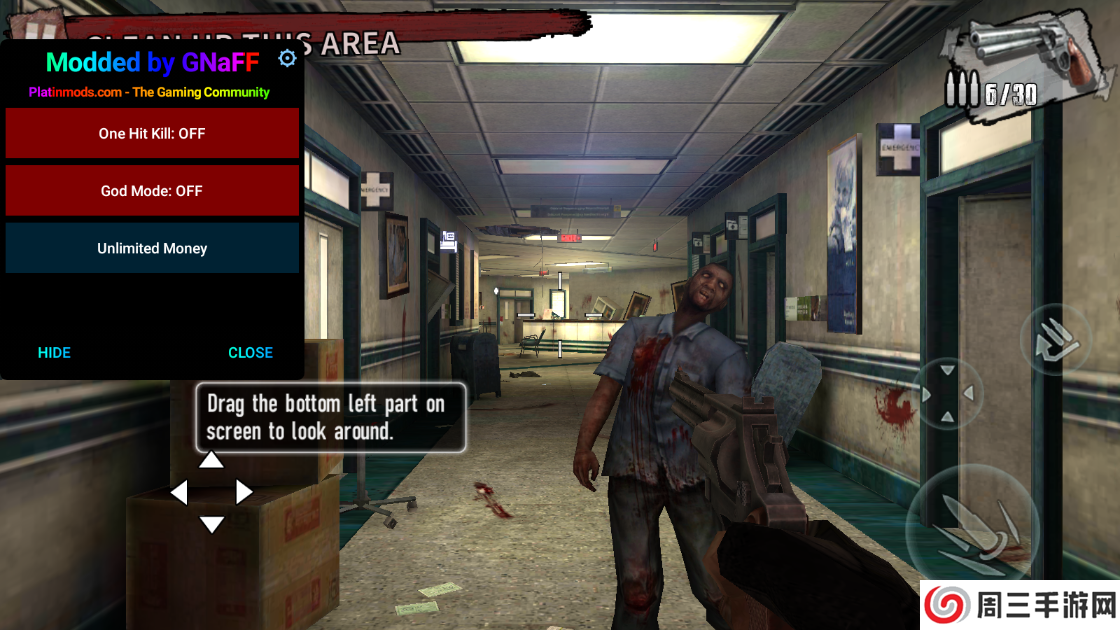1120x630 pixels.
Task: Activate the Unlimited Money button
Action: point(152,248)
